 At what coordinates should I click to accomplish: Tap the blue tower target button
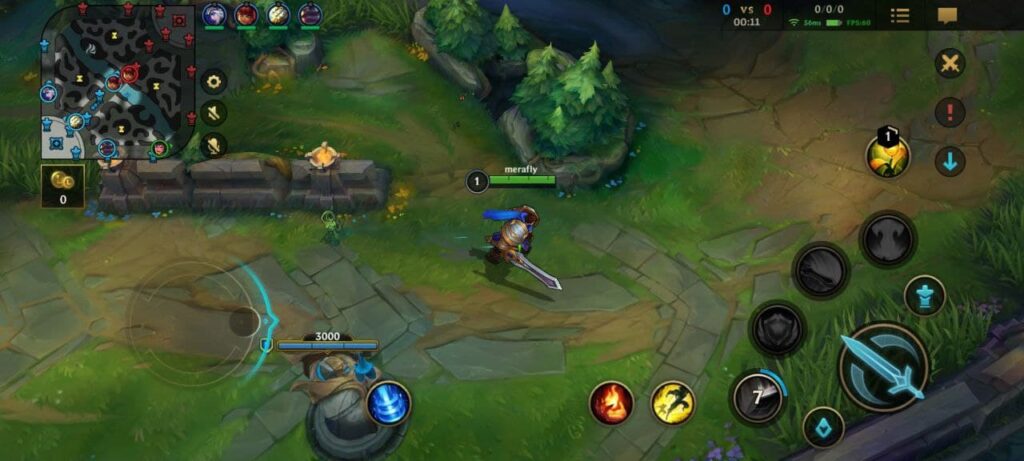pos(924,296)
